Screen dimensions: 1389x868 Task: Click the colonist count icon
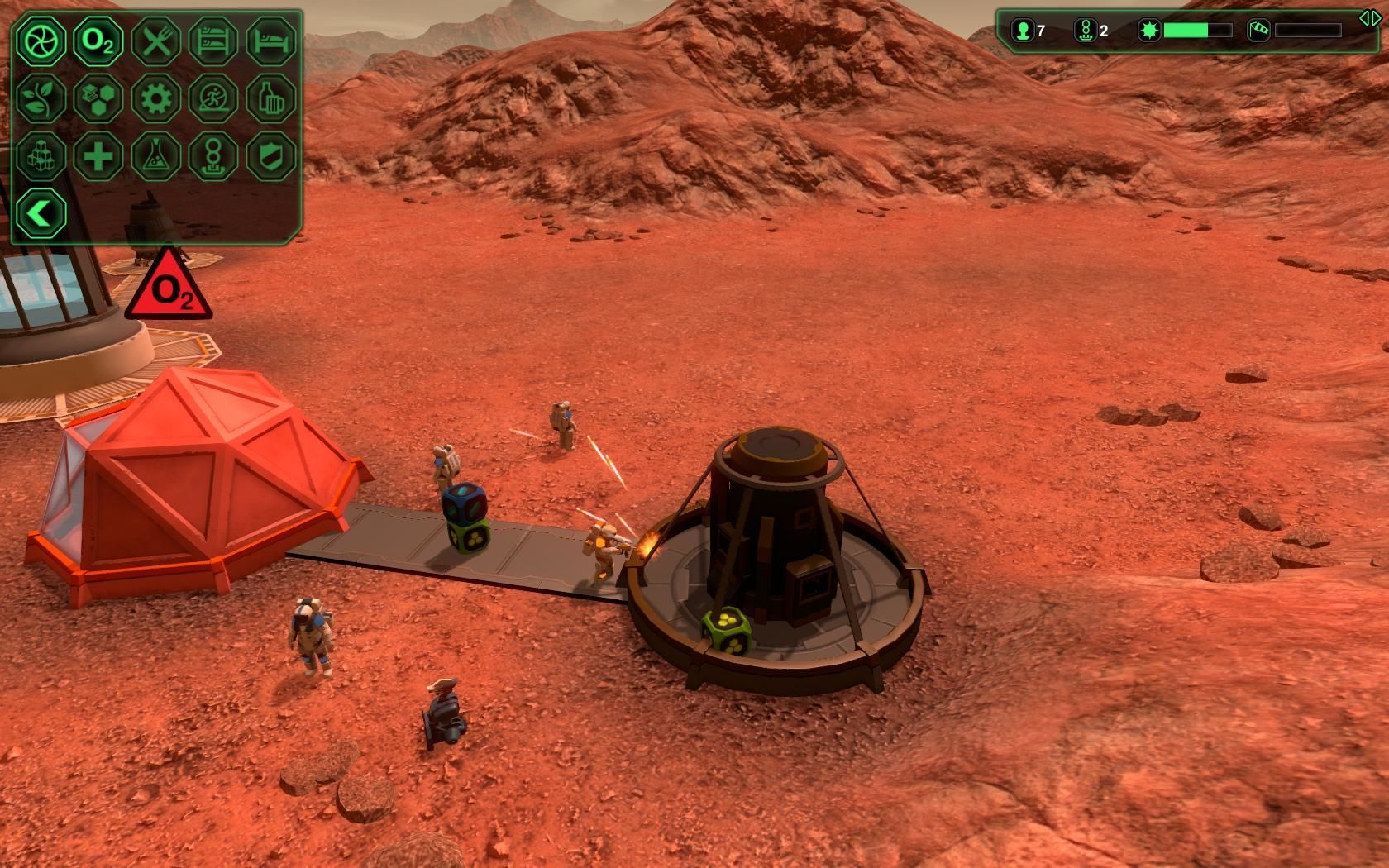[x=1024, y=31]
